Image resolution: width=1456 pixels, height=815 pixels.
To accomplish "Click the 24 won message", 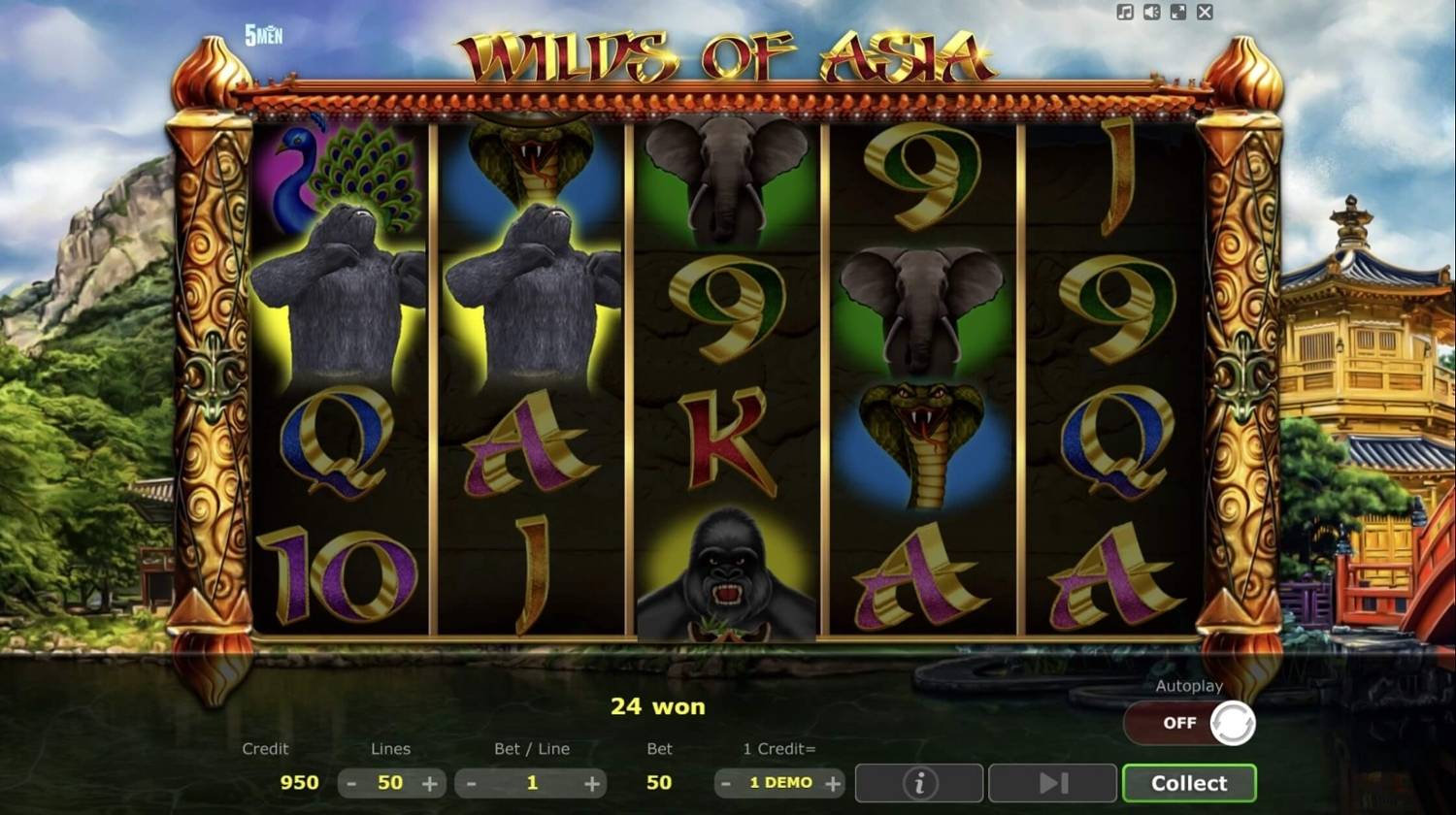I will (659, 706).
